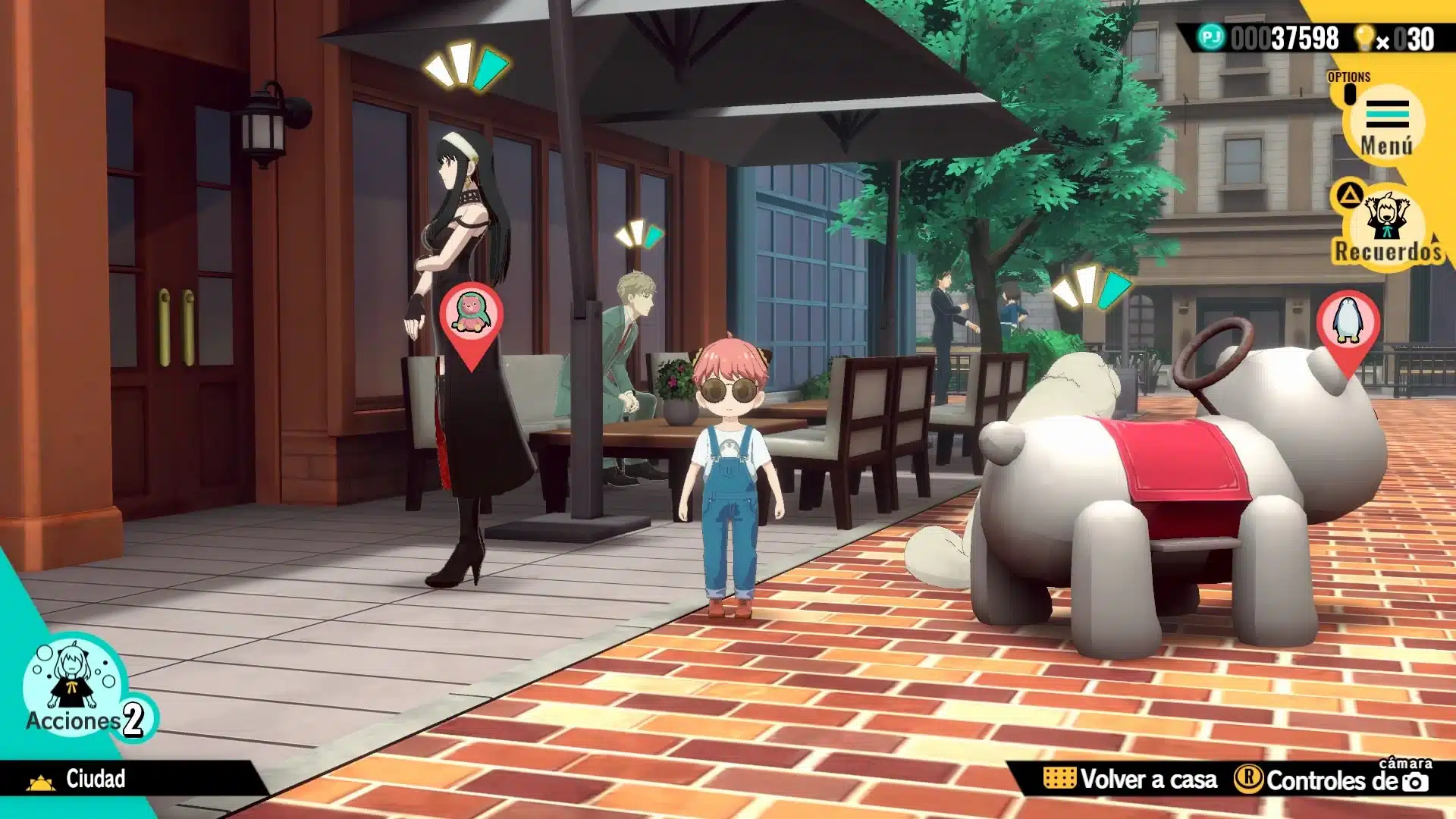Open Controles de cámara
1456x819 pixels.
pyautogui.click(x=1333, y=779)
